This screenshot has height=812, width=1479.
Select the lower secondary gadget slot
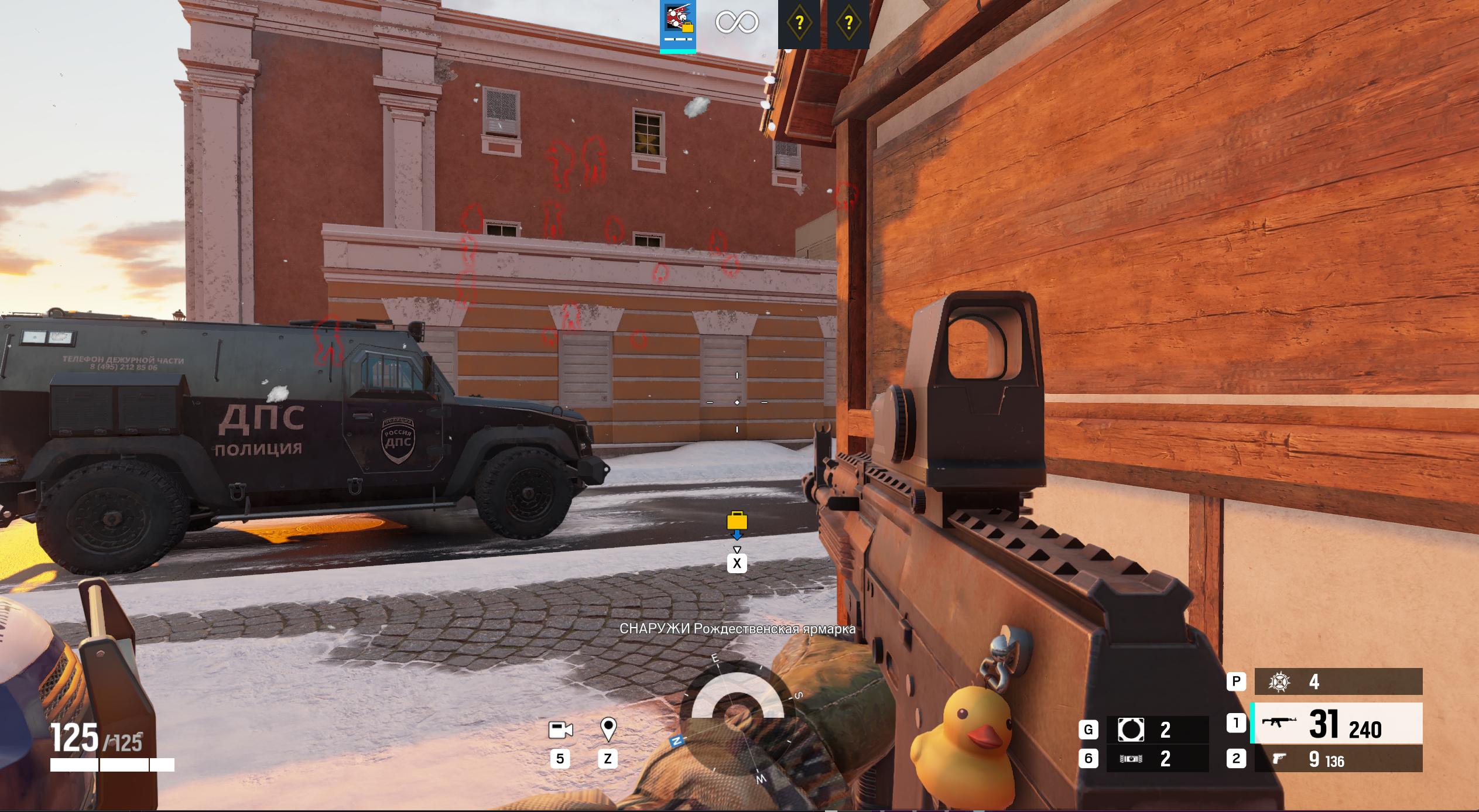(1156, 759)
